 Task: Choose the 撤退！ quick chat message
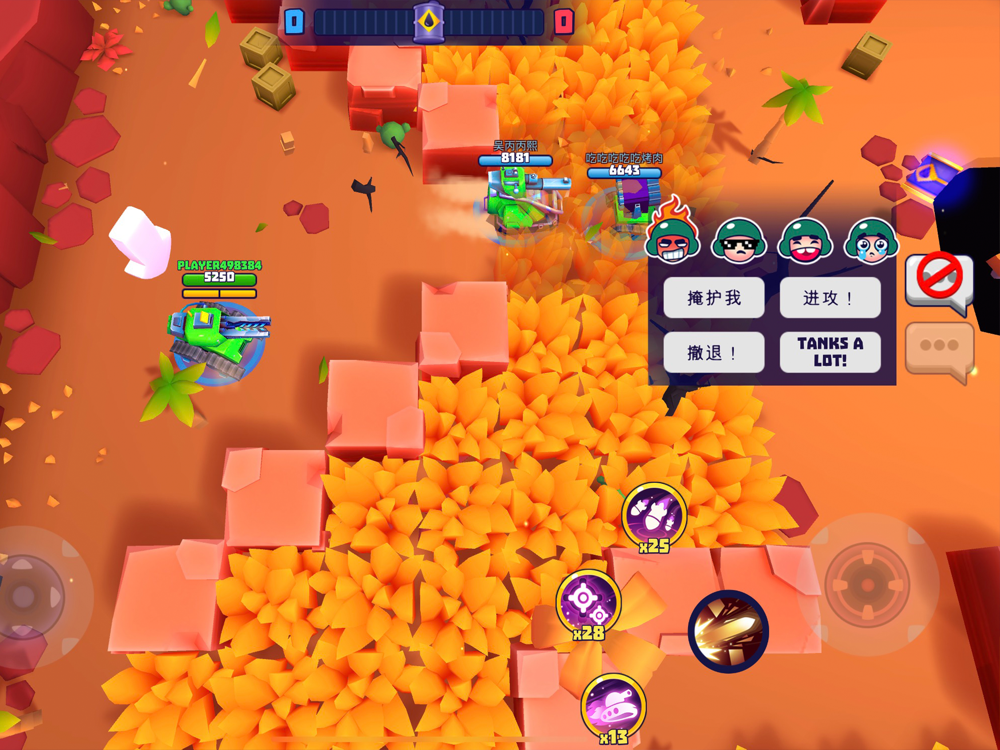coord(714,353)
